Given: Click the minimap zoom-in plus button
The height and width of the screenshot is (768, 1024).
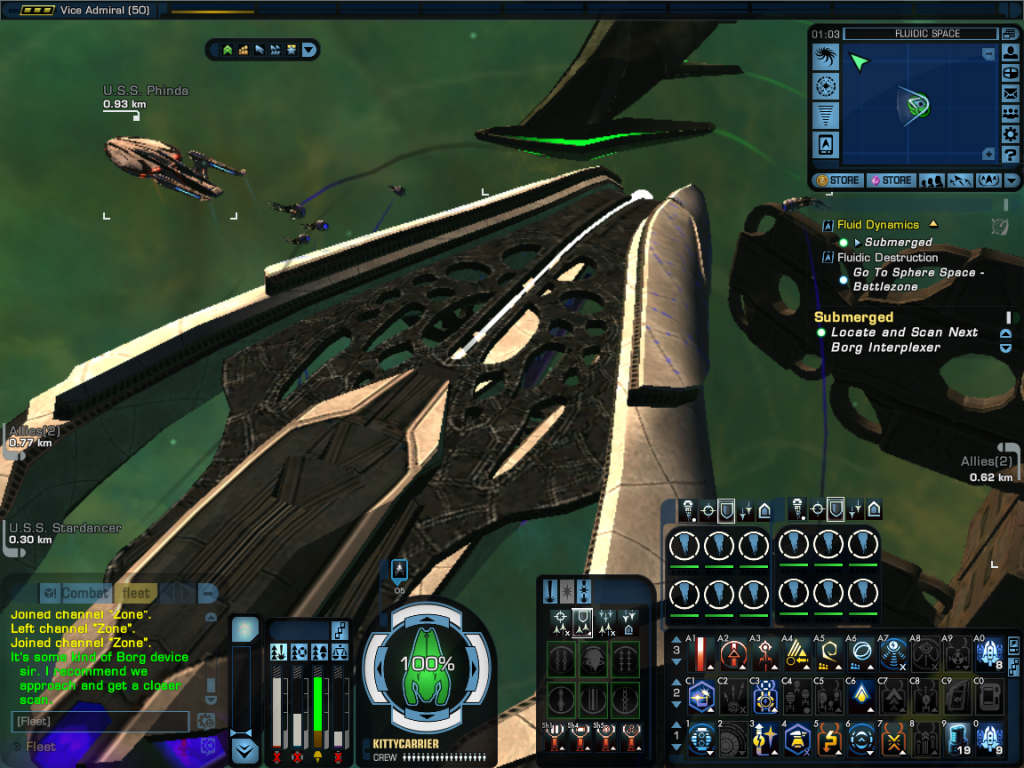Looking at the screenshot, I should click(x=989, y=154).
